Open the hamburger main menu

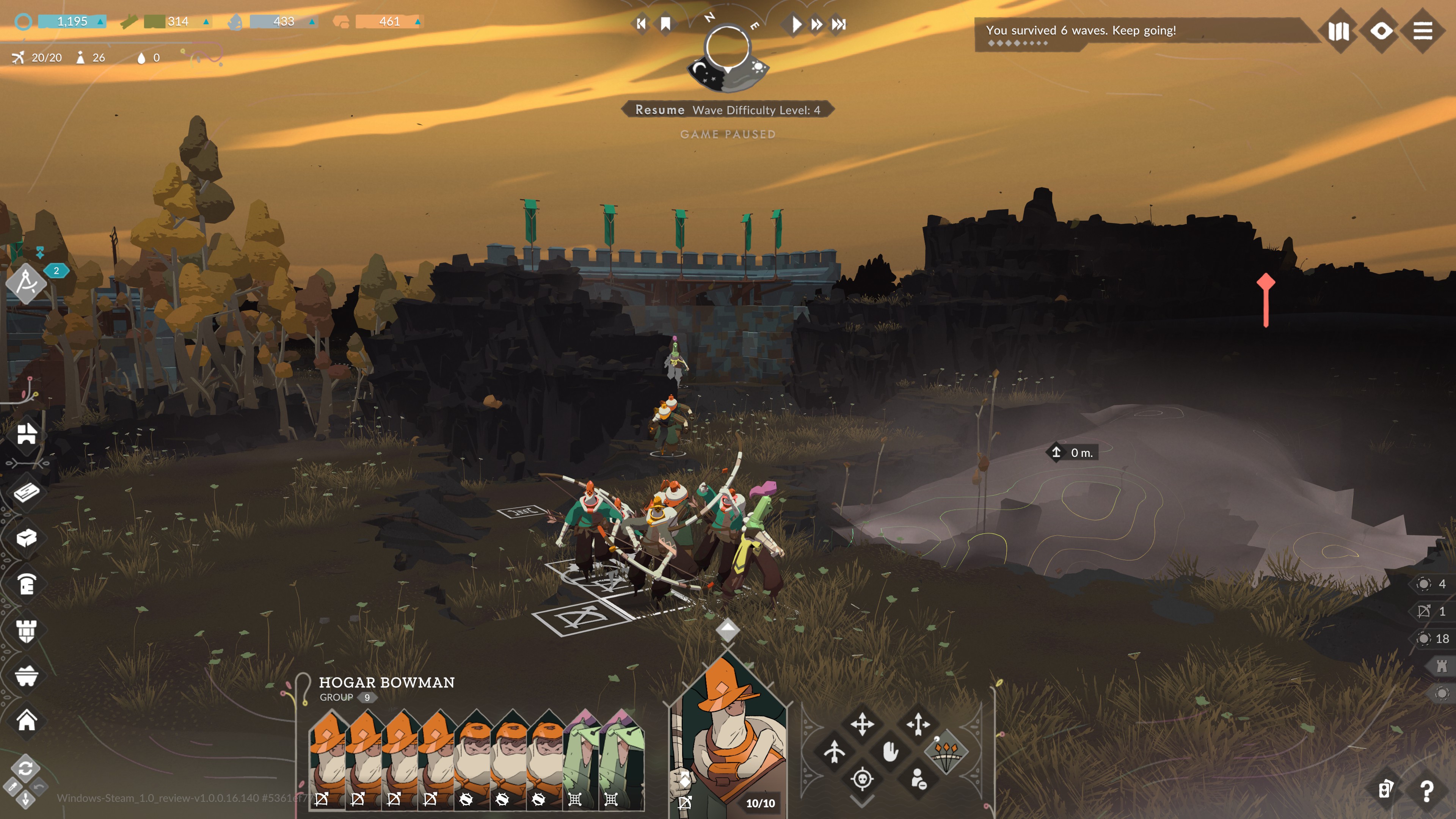coord(1423,30)
